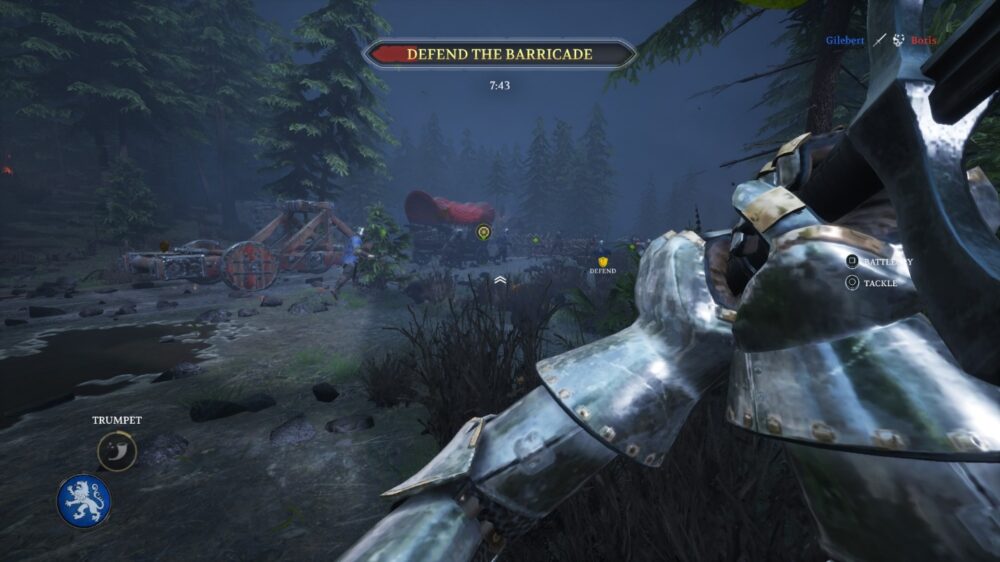Click the kill feed entry for Gilebert
This screenshot has height=562, width=1000.
point(845,40)
